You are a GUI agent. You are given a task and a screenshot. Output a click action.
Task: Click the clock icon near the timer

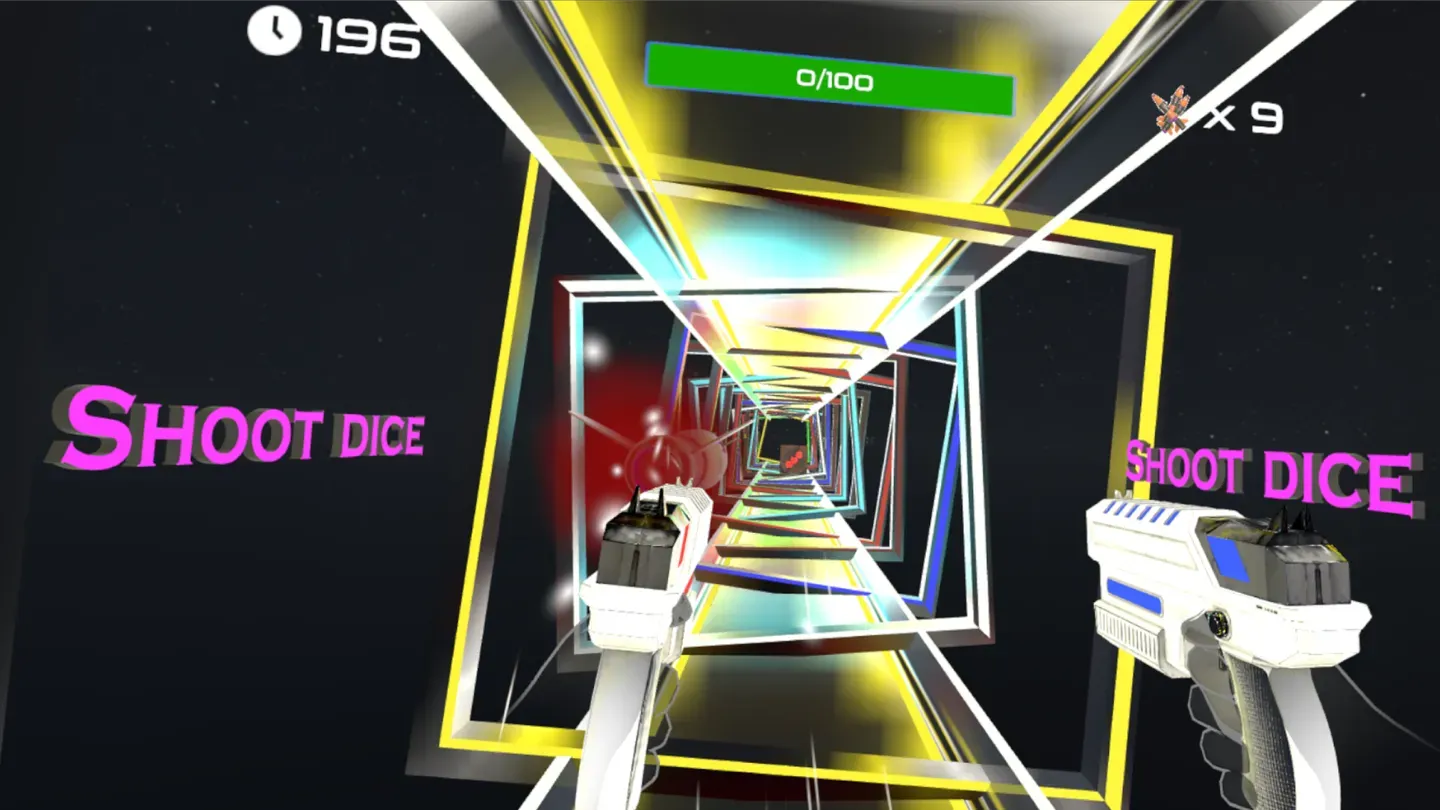[275, 30]
